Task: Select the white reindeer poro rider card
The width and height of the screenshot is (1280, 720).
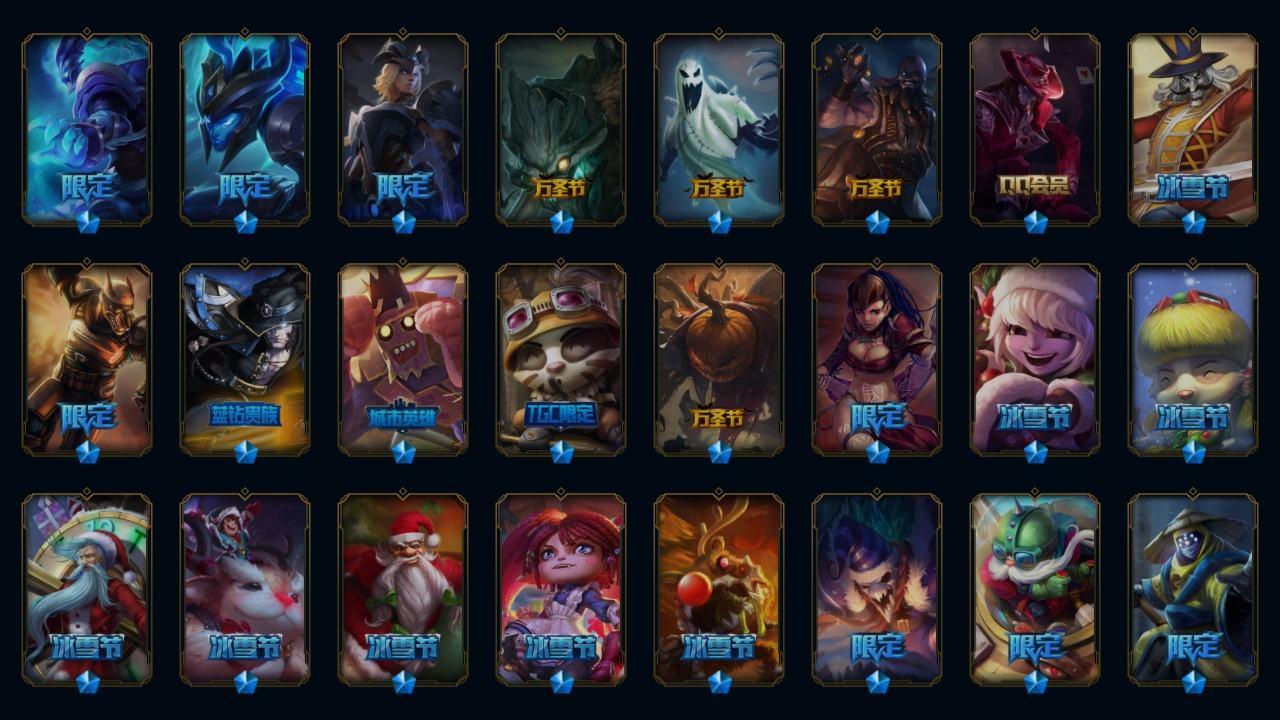Action: click(x=245, y=588)
